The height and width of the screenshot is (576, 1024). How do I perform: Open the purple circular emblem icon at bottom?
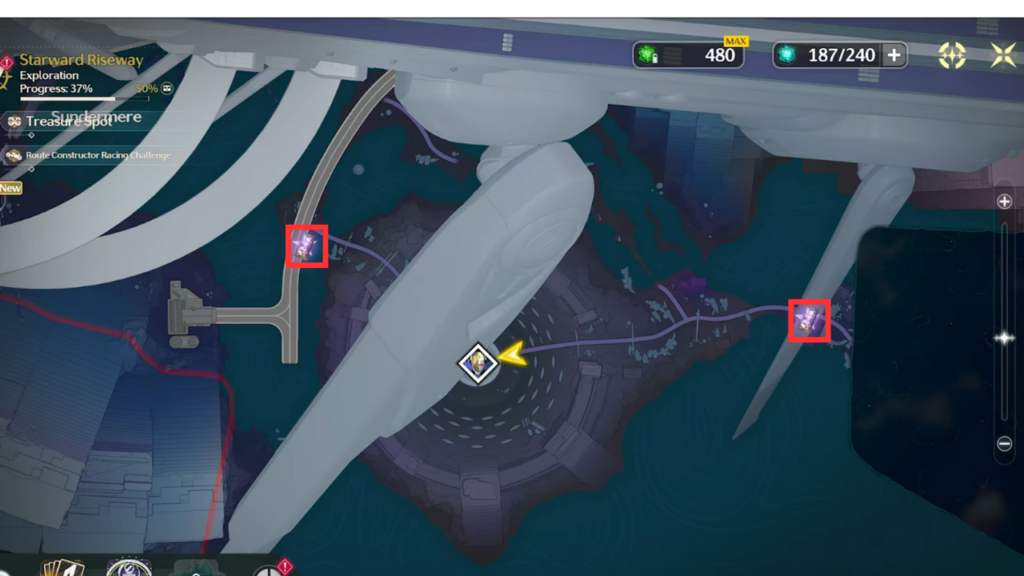[x=128, y=569]
